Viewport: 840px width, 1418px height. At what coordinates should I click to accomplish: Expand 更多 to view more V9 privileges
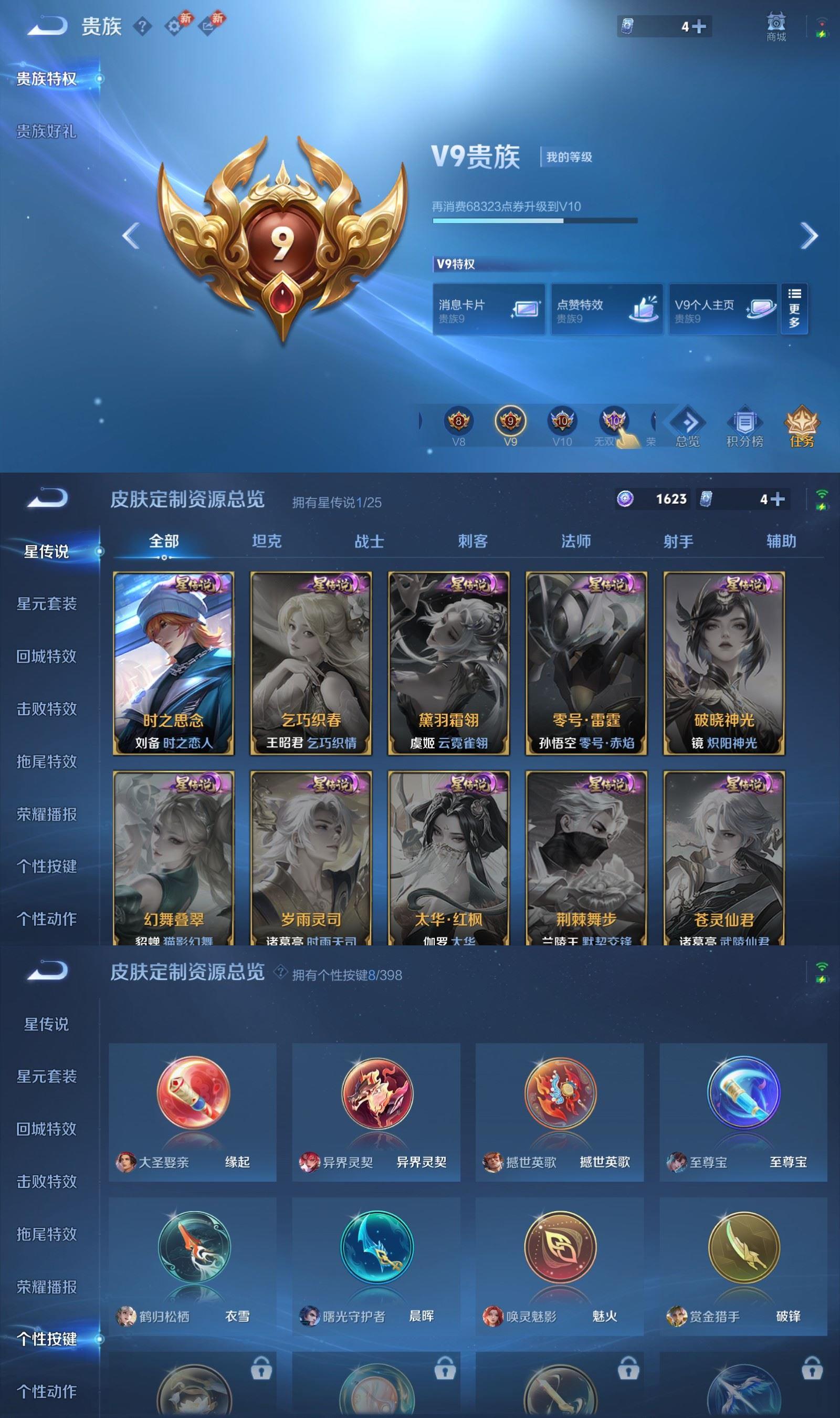pos(795,309)
